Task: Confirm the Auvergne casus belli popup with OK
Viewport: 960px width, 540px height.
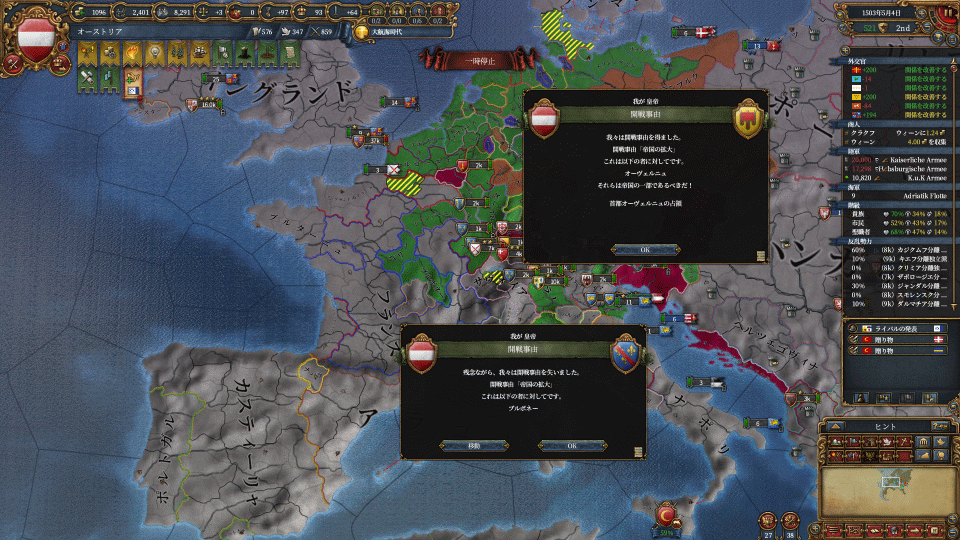Action: [645, 249]
